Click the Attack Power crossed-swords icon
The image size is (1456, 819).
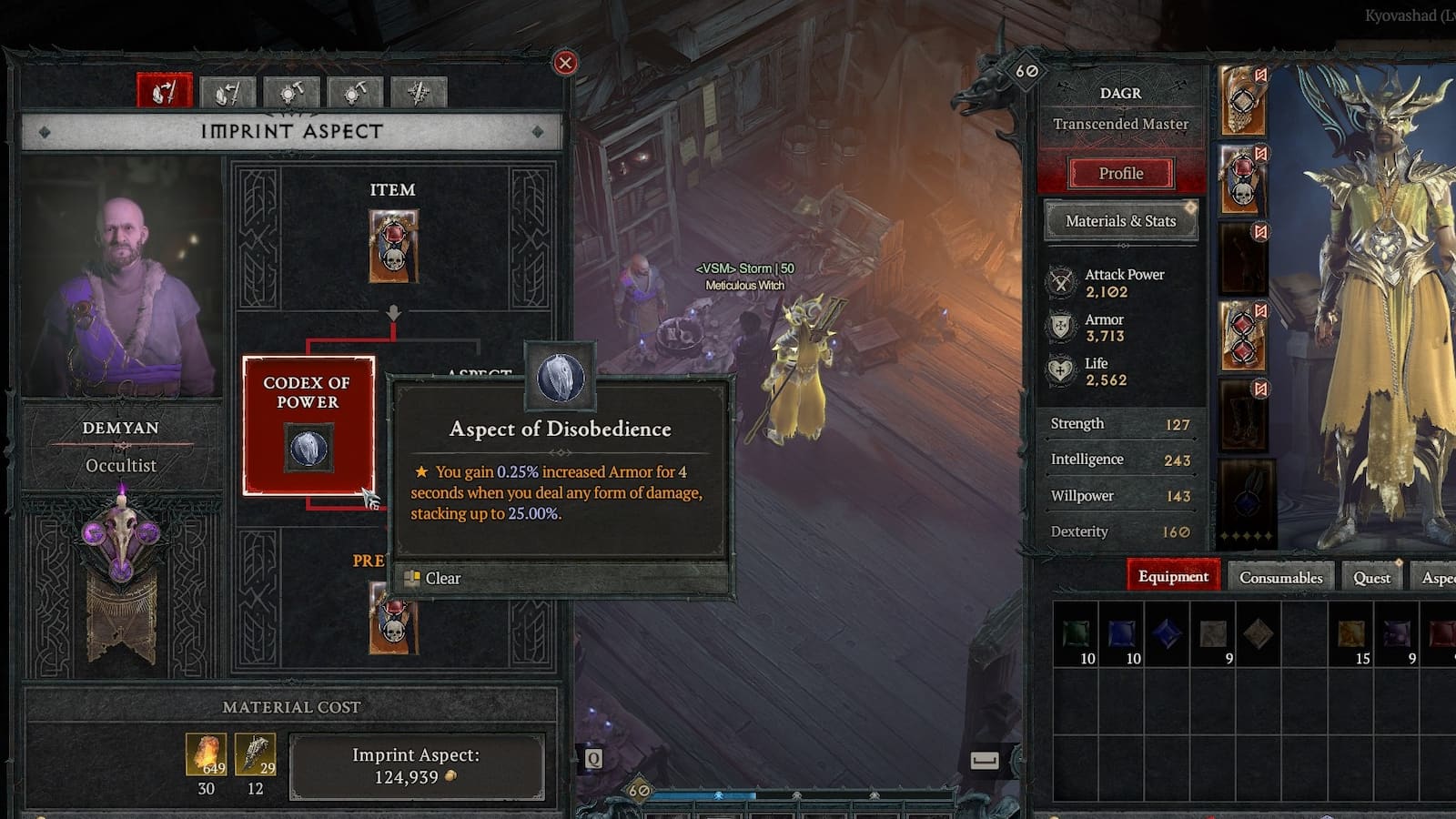pyautogui.click(x=1061, y=282)
